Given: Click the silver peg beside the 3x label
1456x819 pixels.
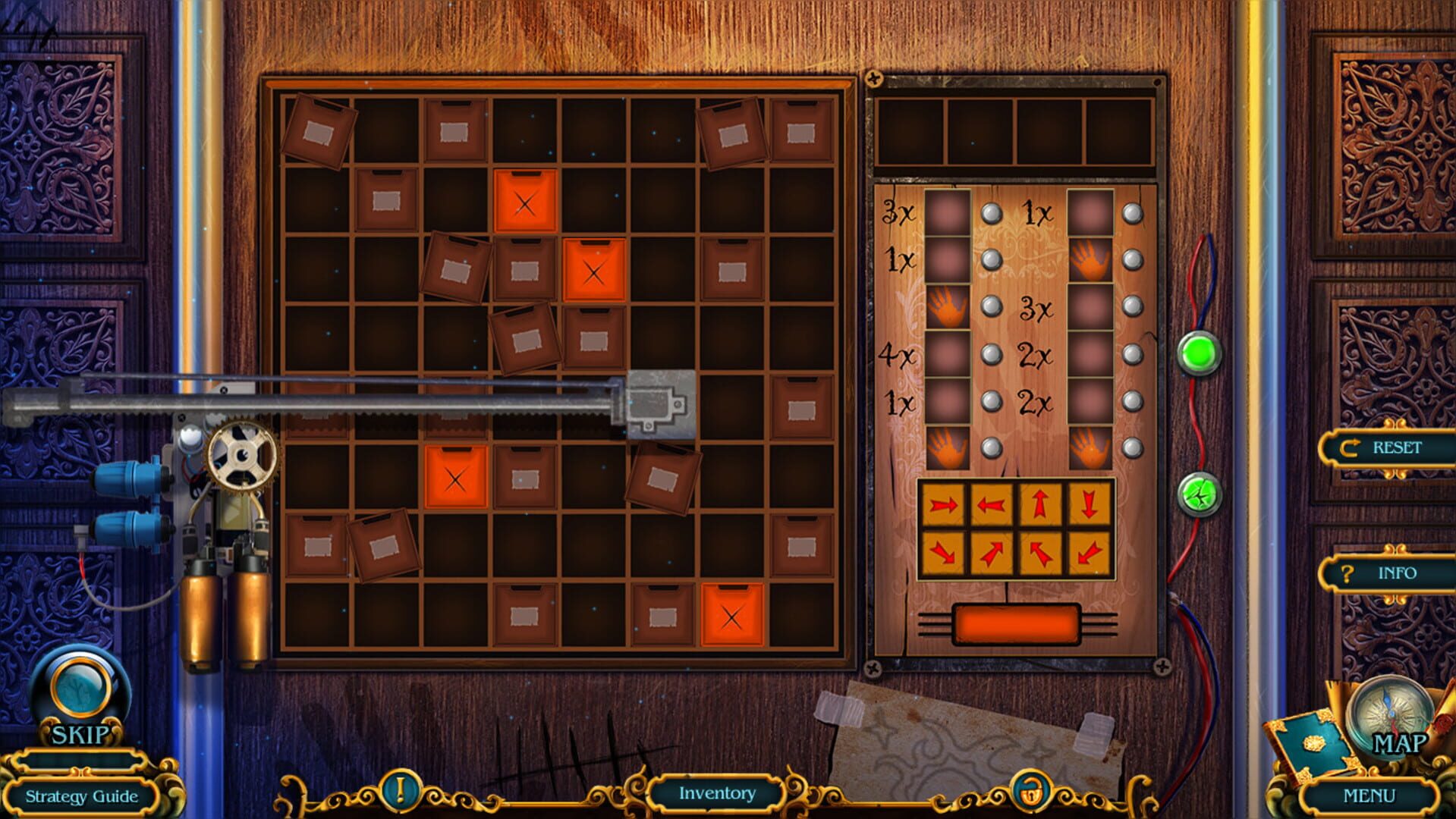Looking at the screenshot, I should [x=992, y=214].
